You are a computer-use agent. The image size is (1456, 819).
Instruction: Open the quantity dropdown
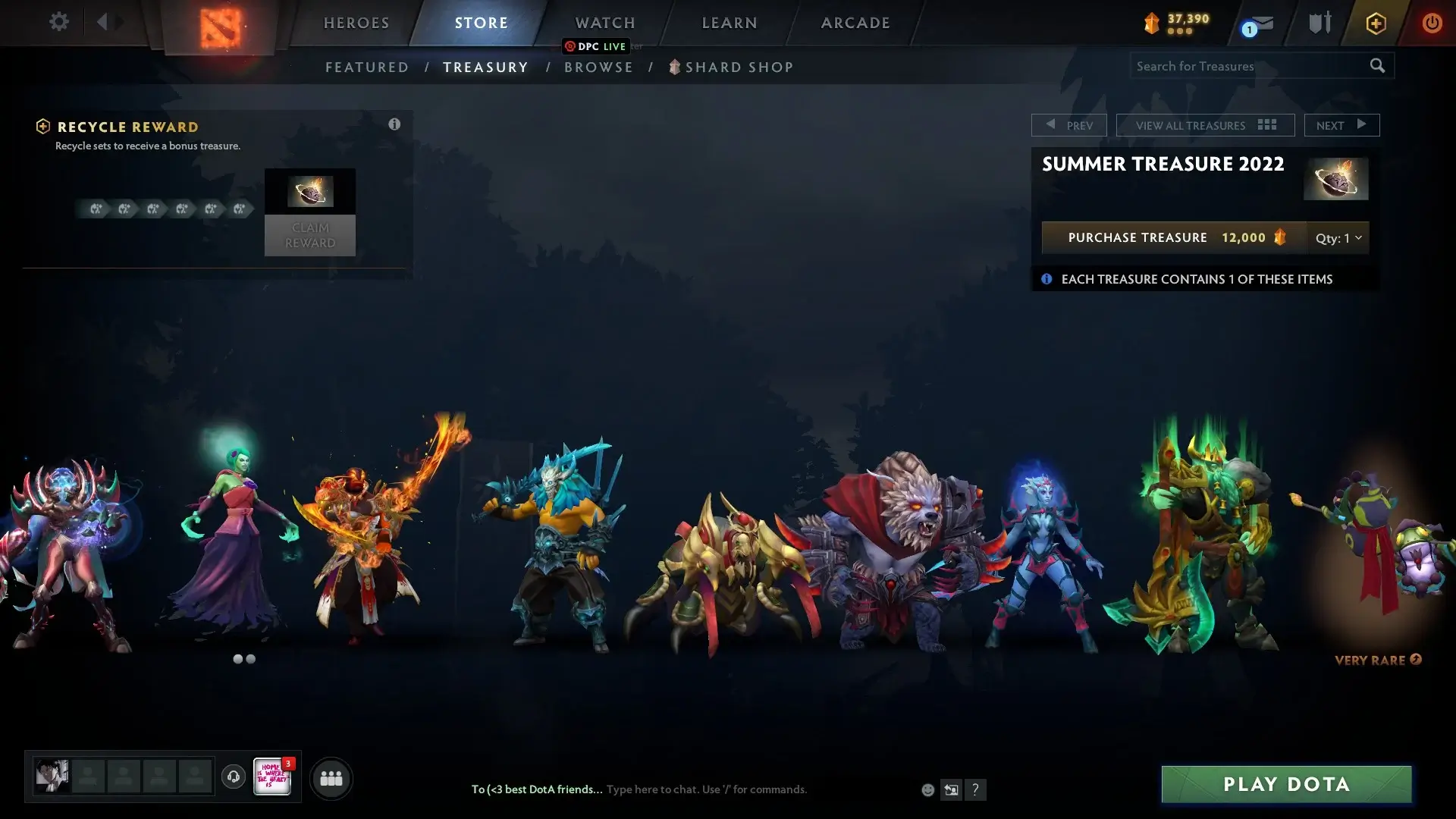tap(1338, 237)
